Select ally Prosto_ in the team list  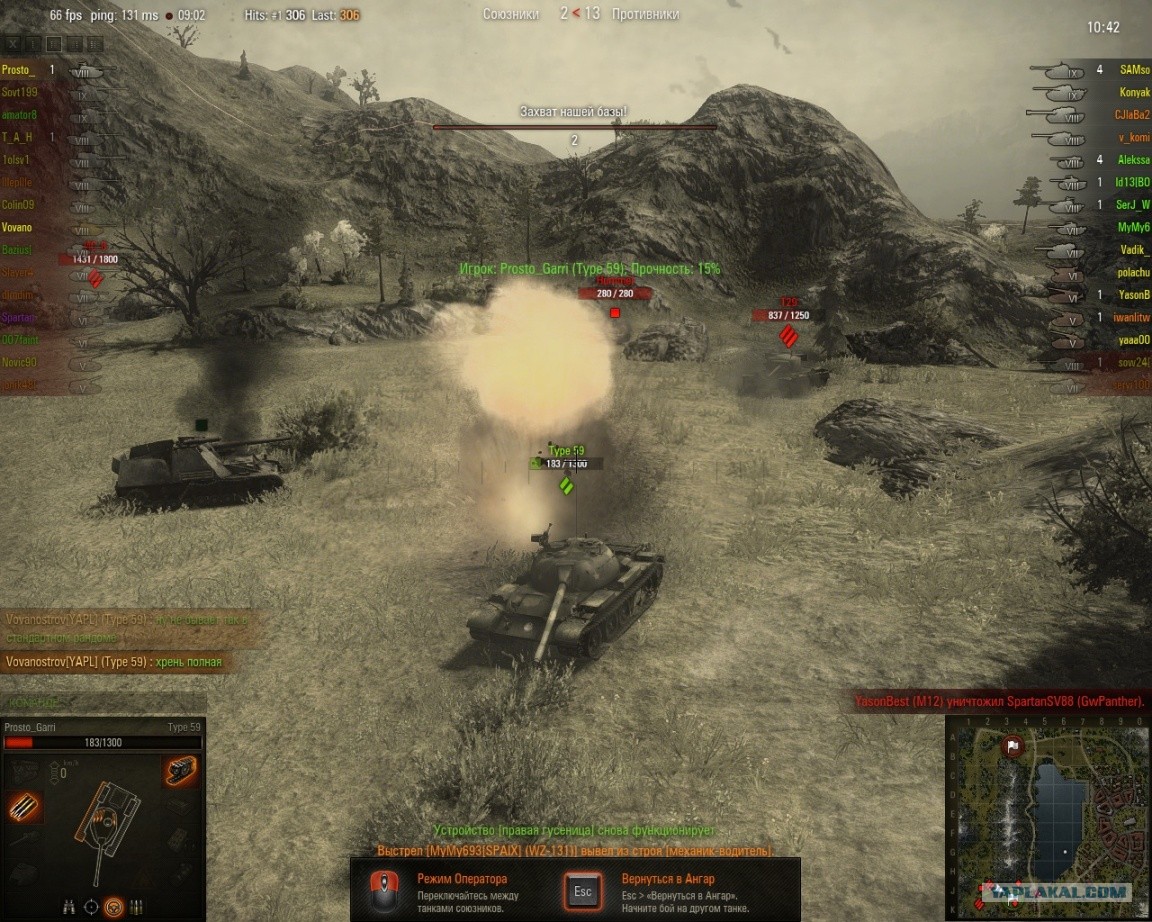18,70
